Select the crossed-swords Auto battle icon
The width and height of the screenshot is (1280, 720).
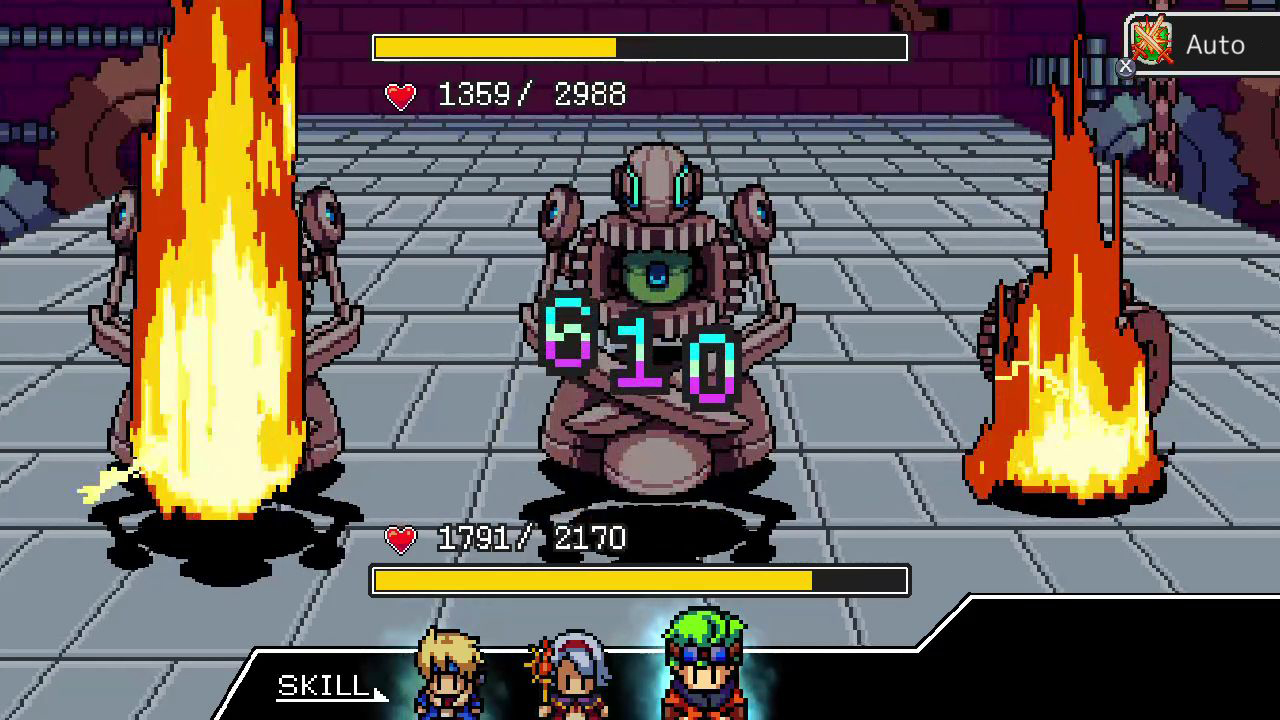(x=1150, y=40)
